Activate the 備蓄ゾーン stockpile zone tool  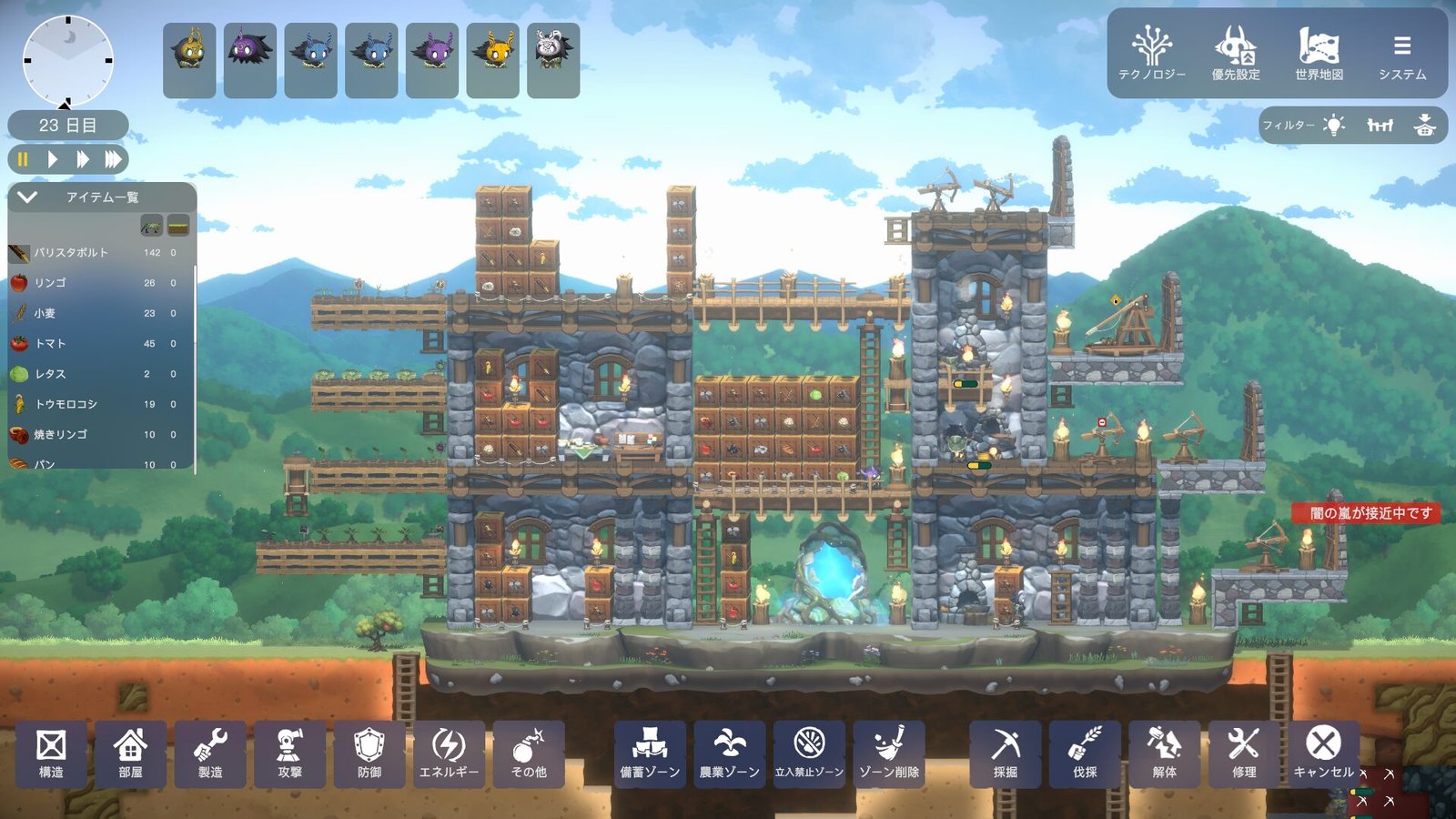650,753
